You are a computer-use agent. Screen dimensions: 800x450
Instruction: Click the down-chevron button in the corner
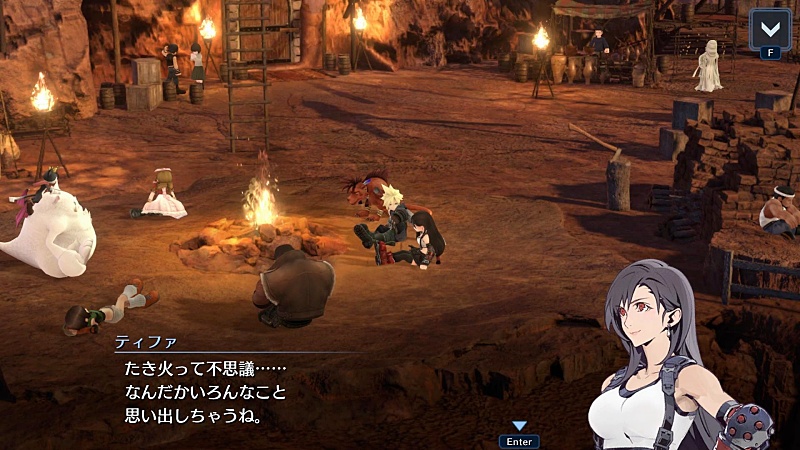pos(769,29)
